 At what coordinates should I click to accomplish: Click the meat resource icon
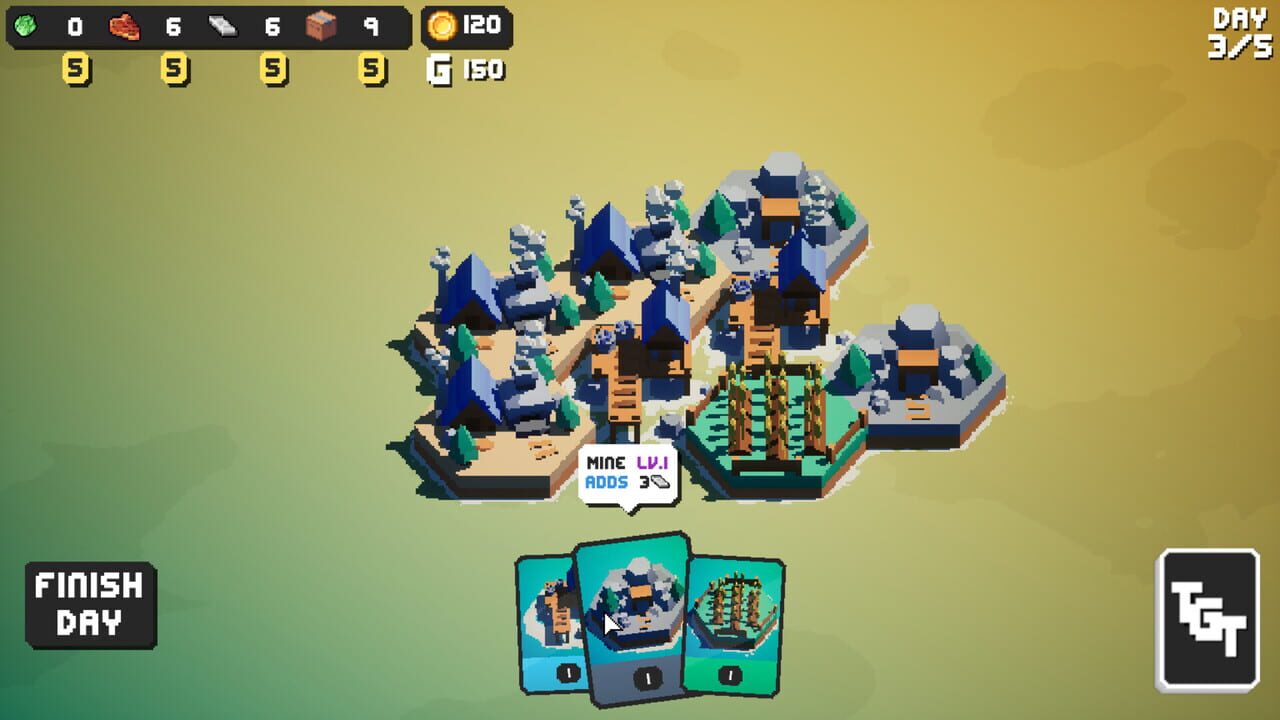coord(123,24)
